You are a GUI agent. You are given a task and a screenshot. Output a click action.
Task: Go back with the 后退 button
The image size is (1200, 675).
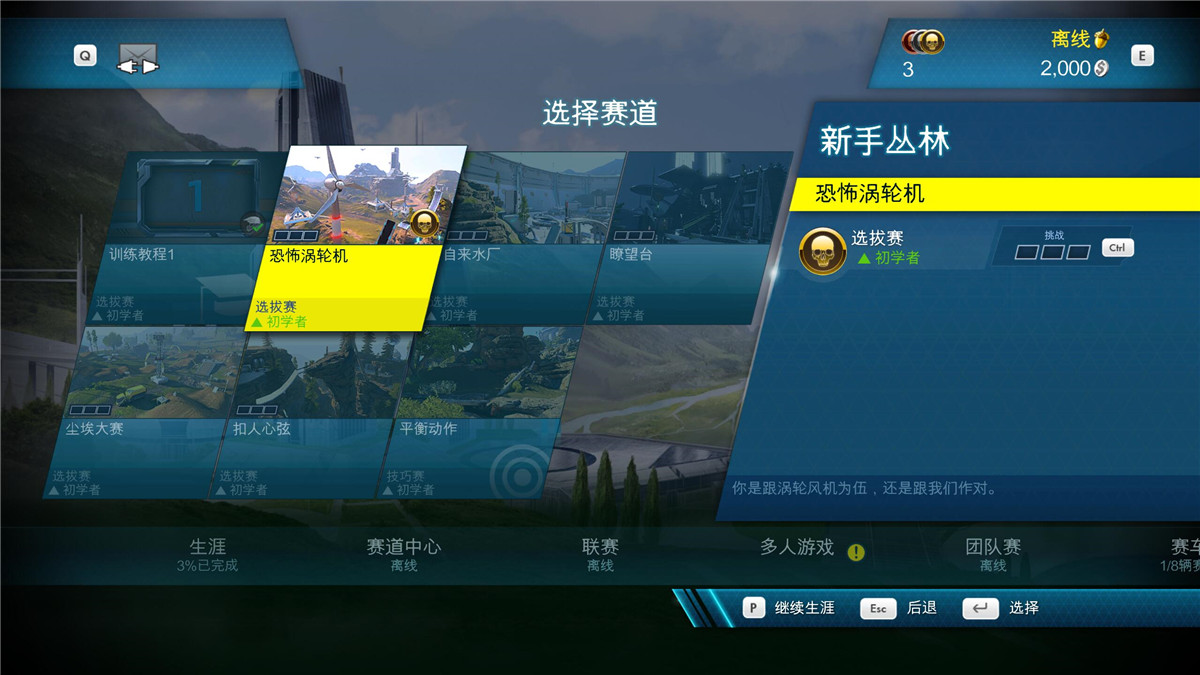point(900,608)
